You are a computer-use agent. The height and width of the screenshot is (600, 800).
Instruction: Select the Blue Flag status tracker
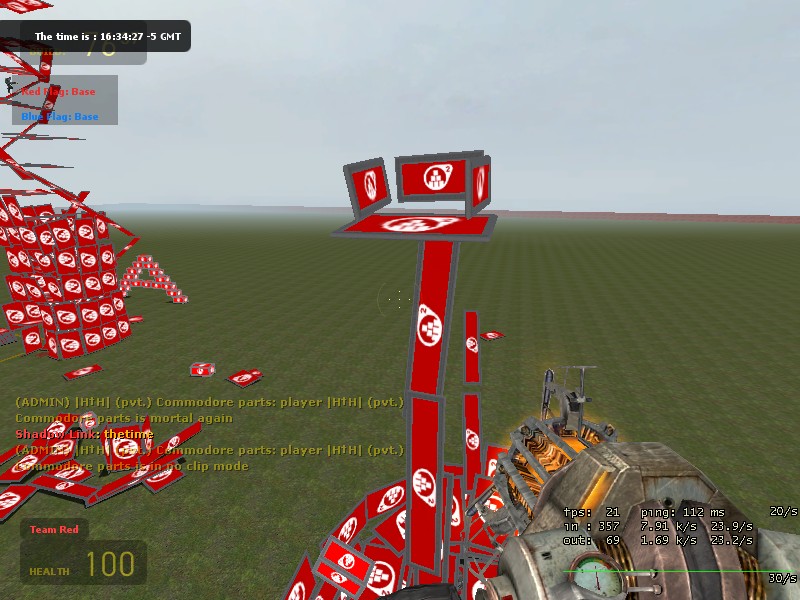pos(60,116)
